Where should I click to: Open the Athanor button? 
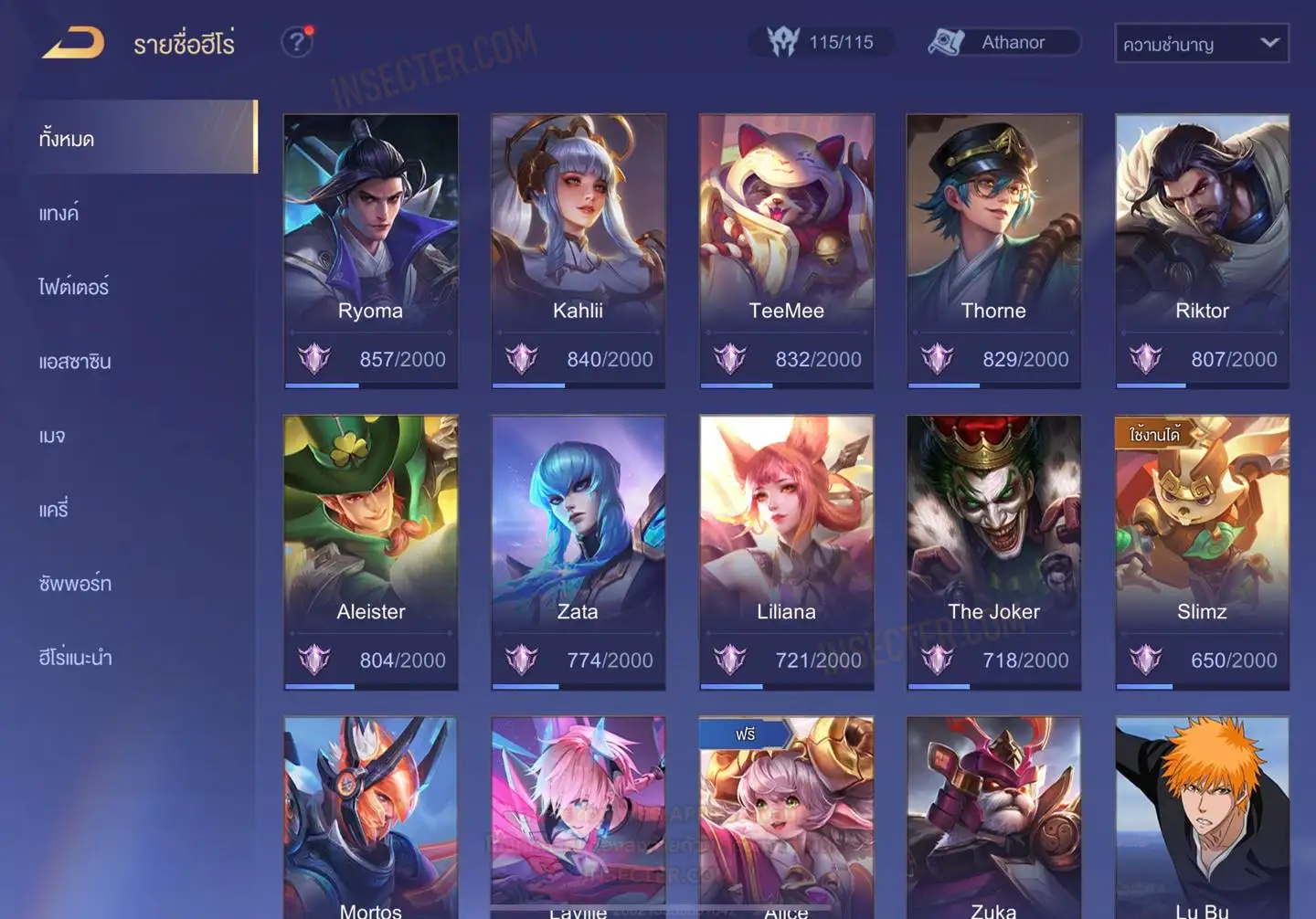click(x=1003, y=42)
